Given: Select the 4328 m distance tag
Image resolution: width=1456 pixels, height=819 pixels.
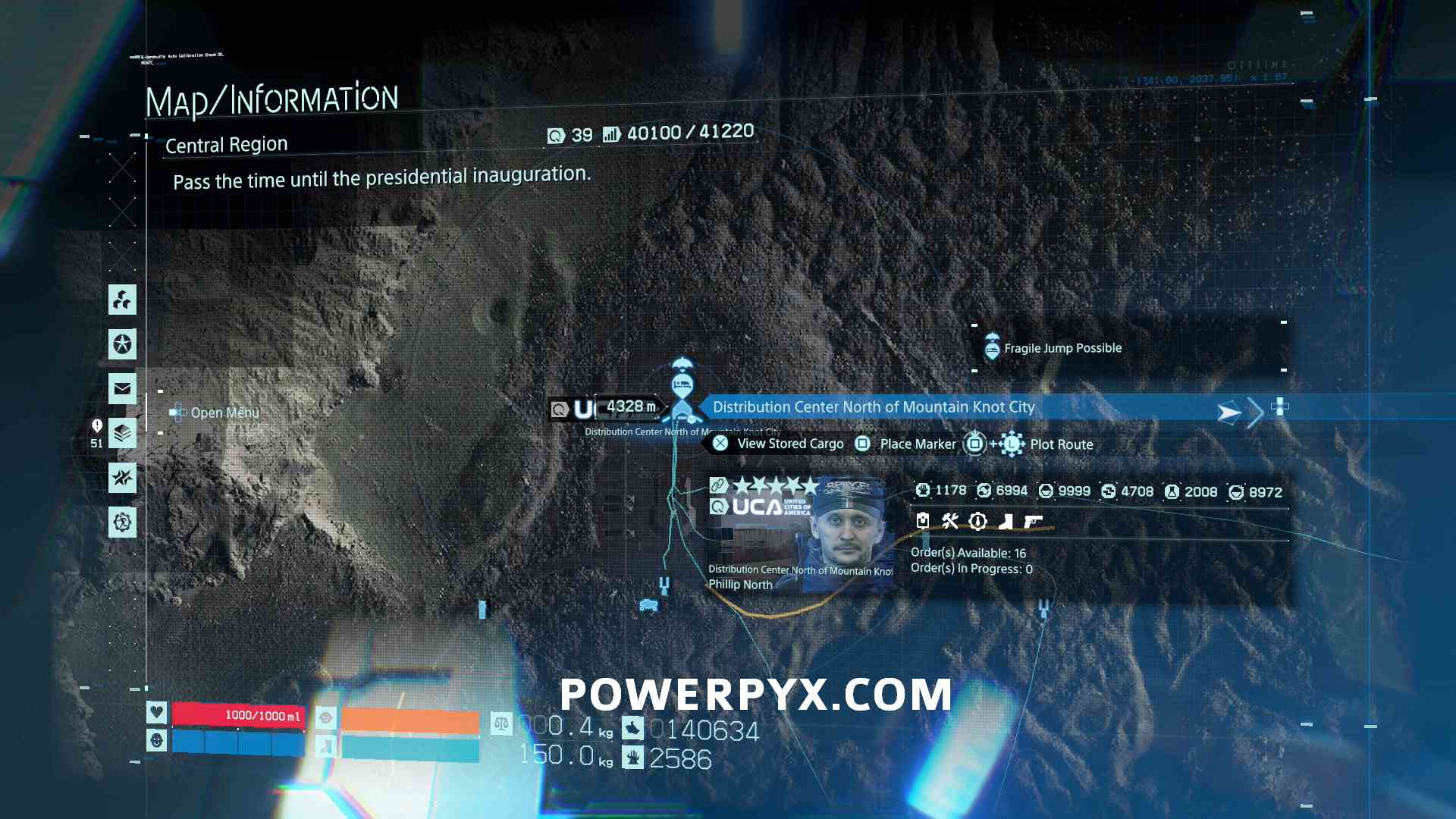Looking at the screenshot, I should [629, 407].
